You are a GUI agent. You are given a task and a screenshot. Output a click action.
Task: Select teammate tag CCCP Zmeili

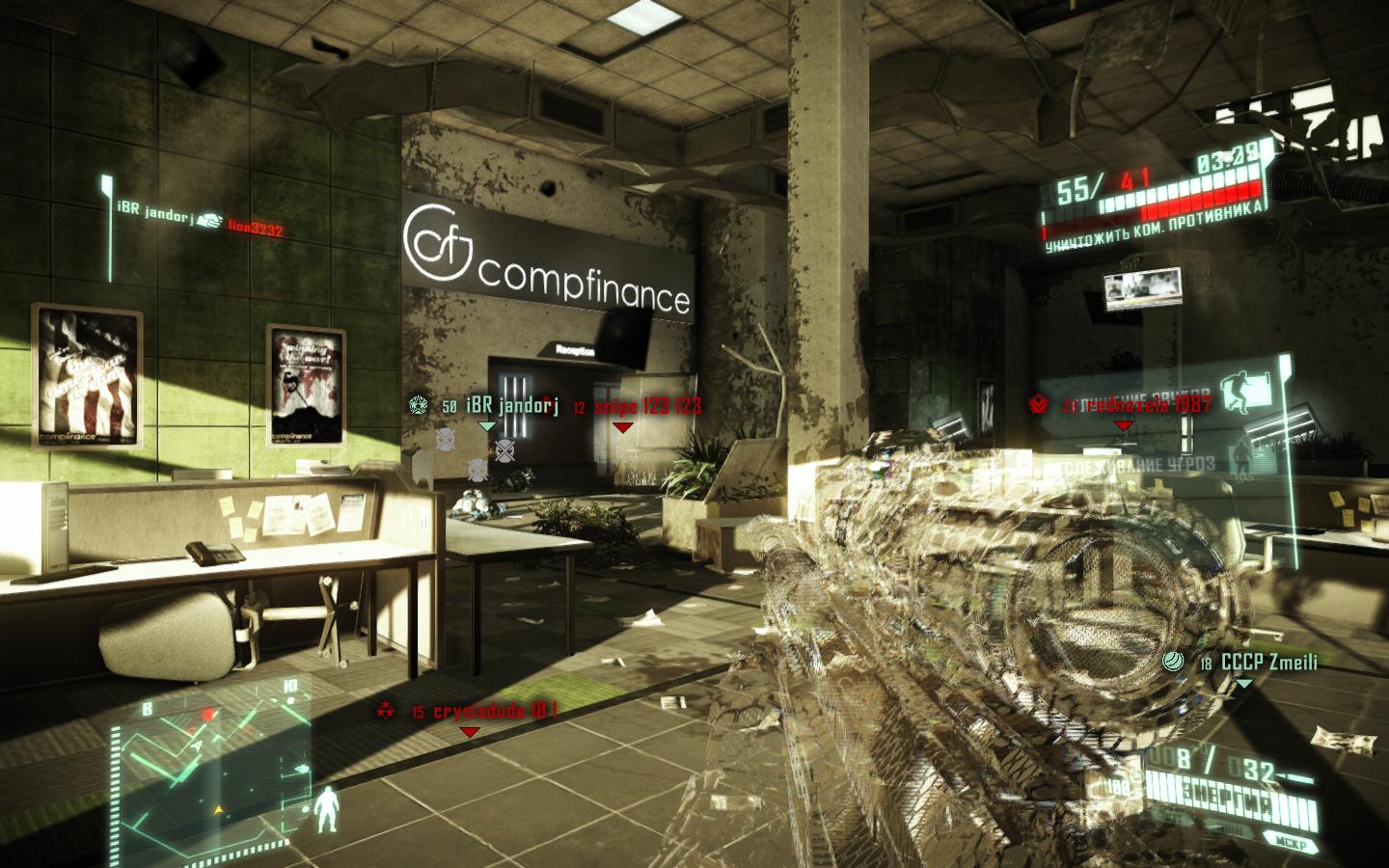click(x=1268, y=663)
